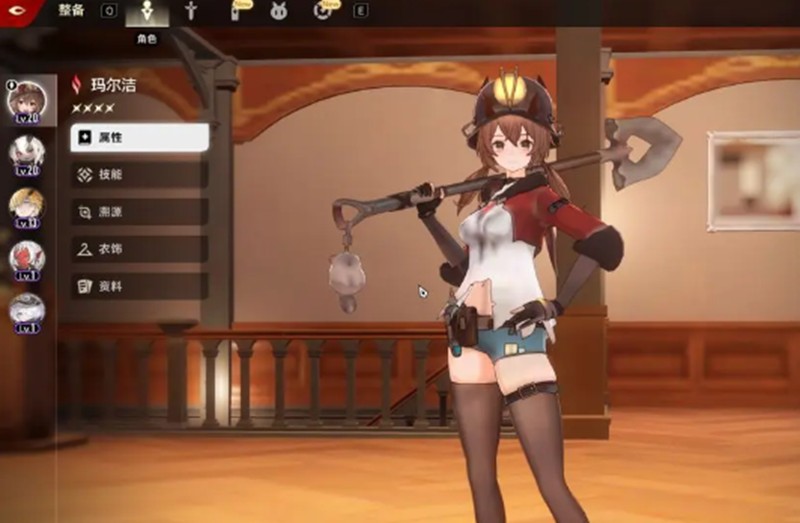Click the red eye logo back button
800x523 pixels.
20,10
